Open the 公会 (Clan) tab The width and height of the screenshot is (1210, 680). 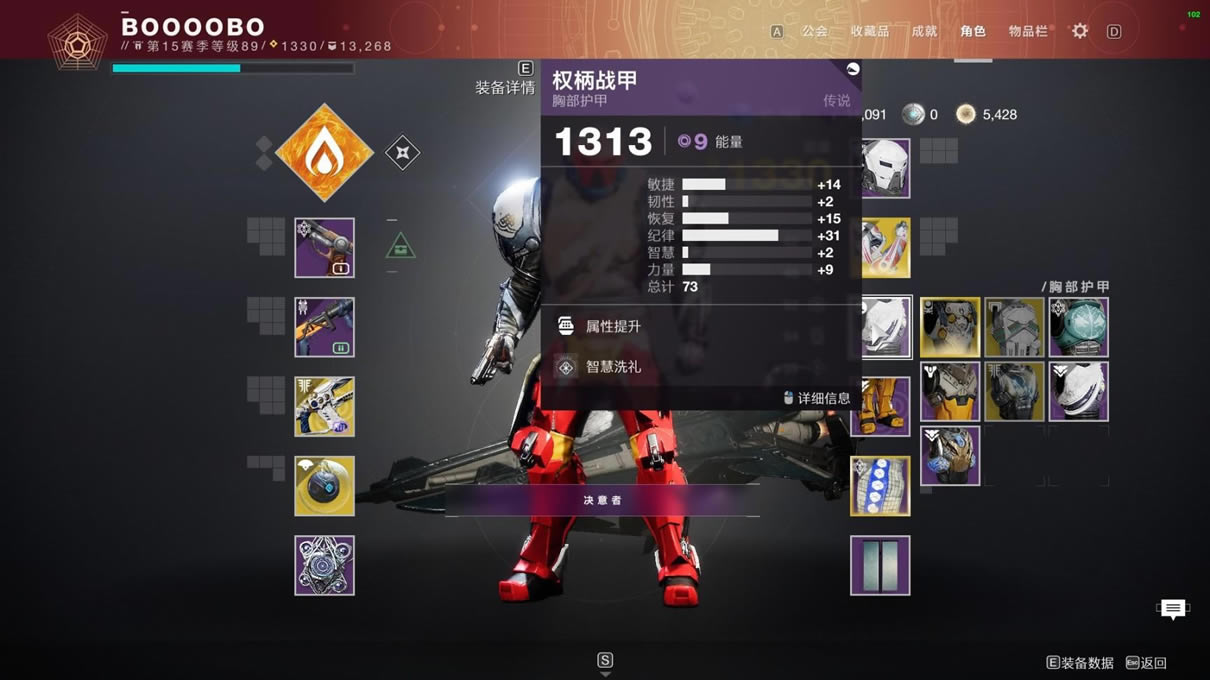(815, 31)
